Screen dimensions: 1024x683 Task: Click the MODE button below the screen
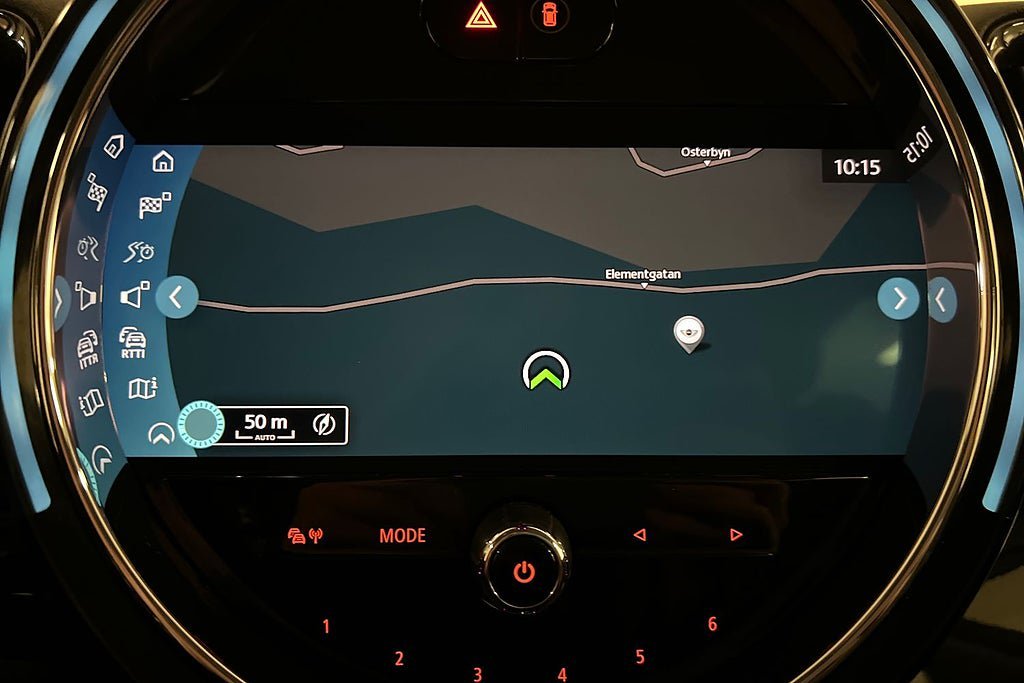point(402,536)
